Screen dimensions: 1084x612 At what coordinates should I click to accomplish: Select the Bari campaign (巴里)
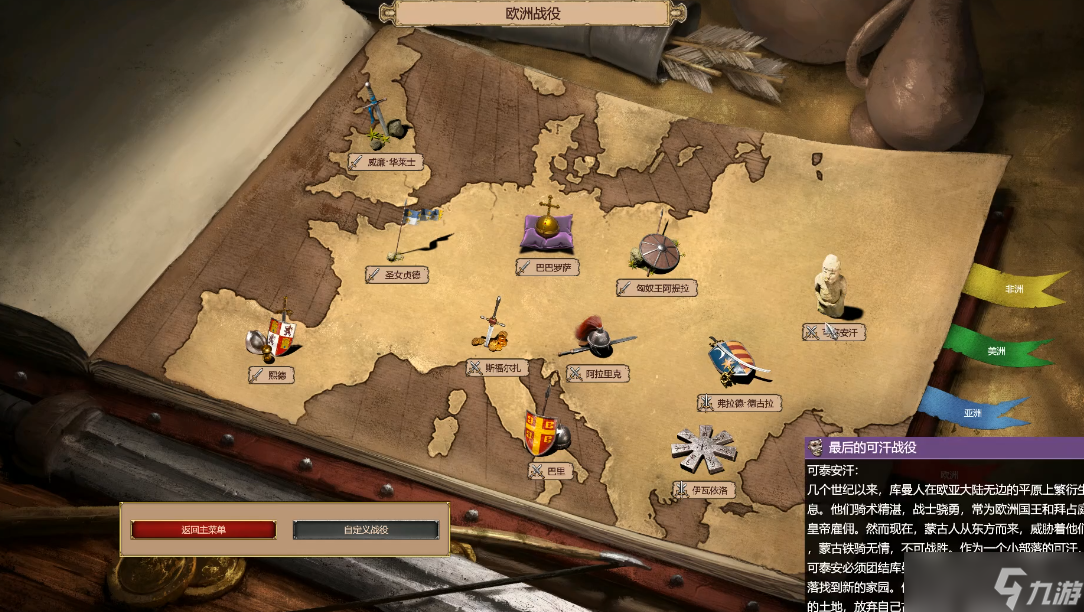pos(551,470)
